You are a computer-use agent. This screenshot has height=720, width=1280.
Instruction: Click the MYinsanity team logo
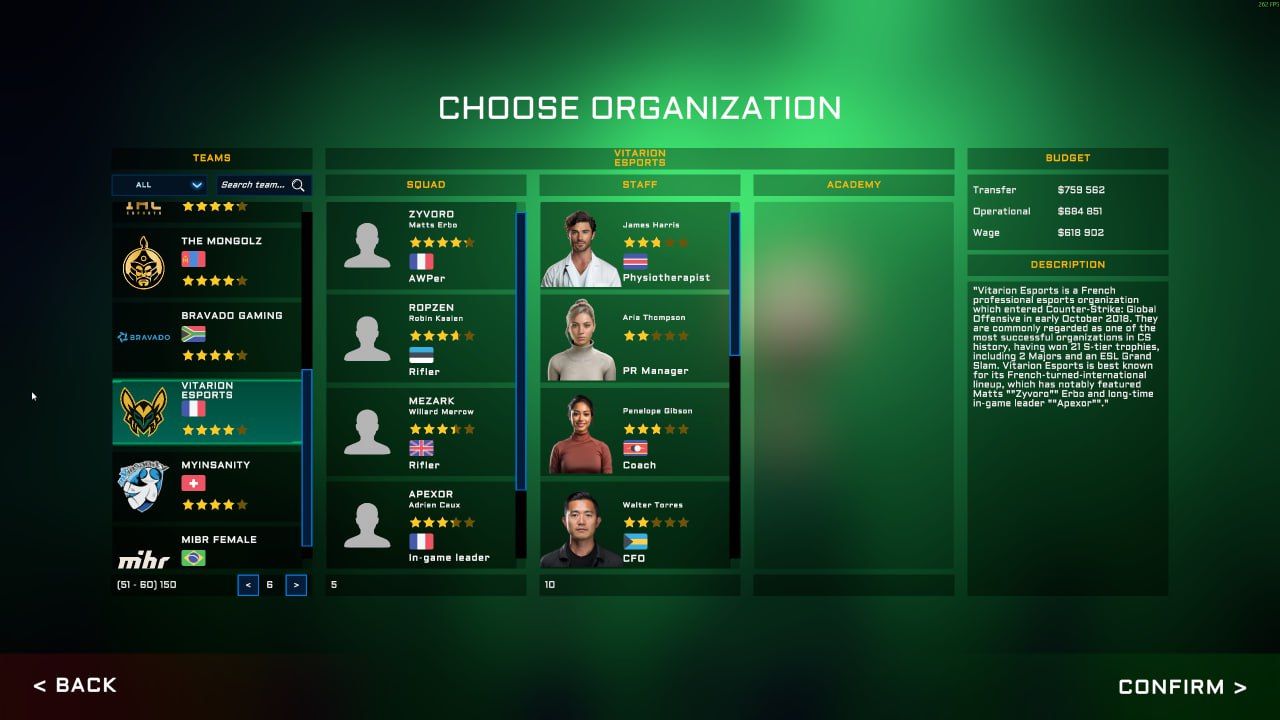point(146,485)
